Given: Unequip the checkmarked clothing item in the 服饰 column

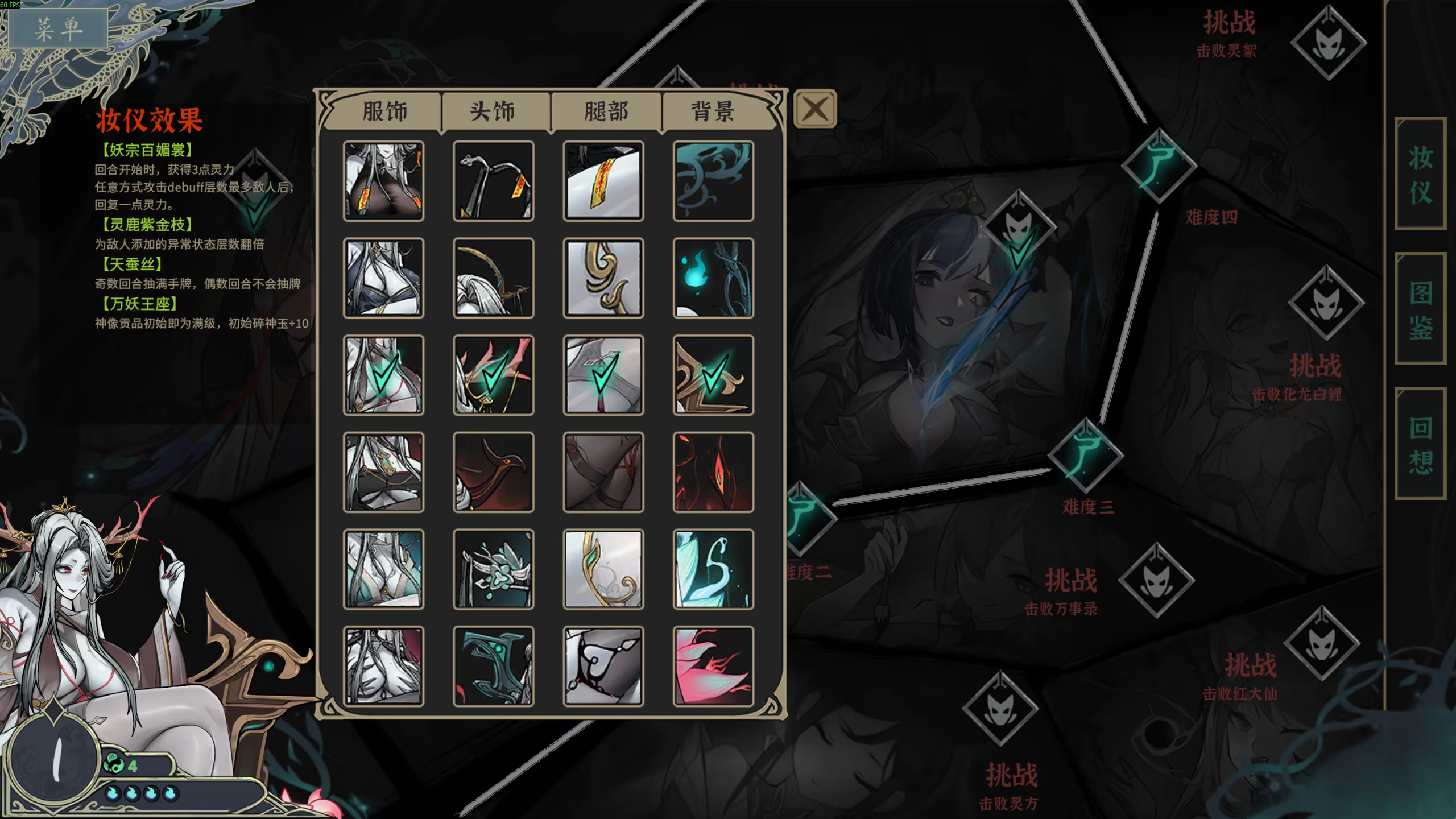Looking at the screenshot, I should tap(384, 375).
